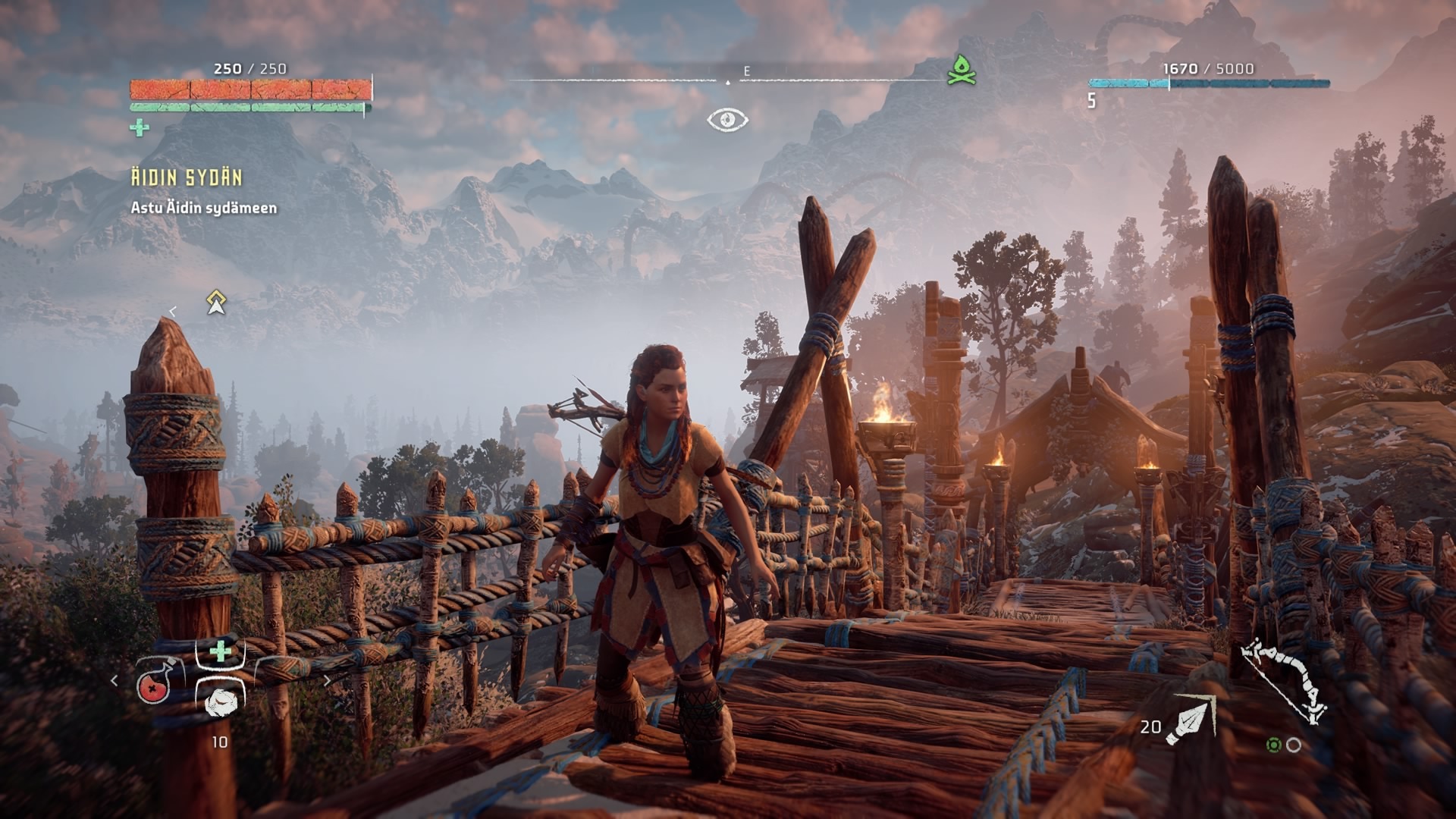Open the Äidin sydän quest tracker
This screenshot has height=819, width=1456.
click(x=187, y=178)
